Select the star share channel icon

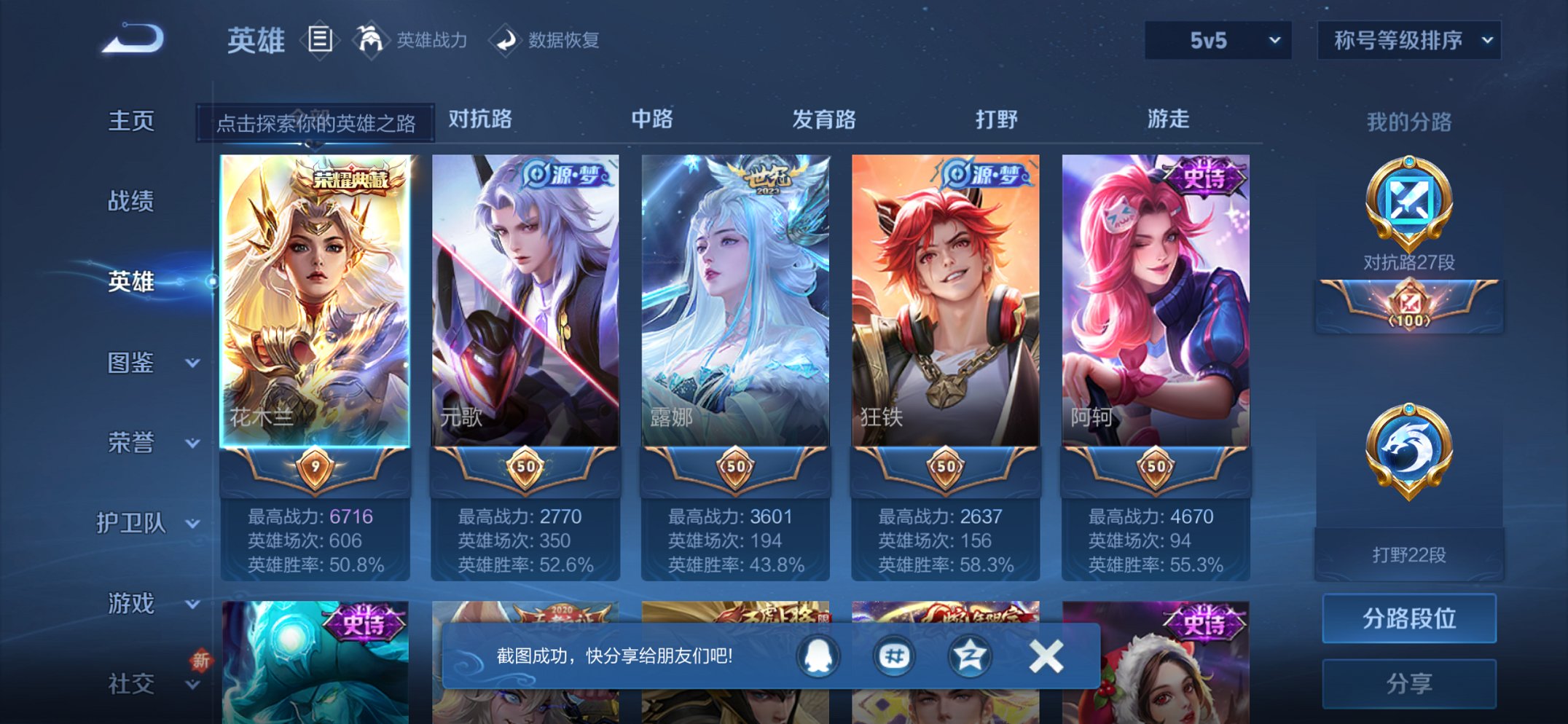(x=970, y=657)
